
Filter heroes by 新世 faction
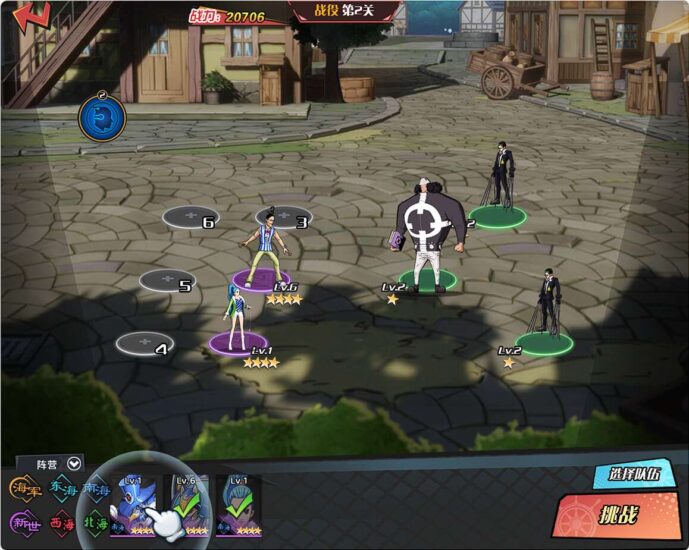point(25,521)
